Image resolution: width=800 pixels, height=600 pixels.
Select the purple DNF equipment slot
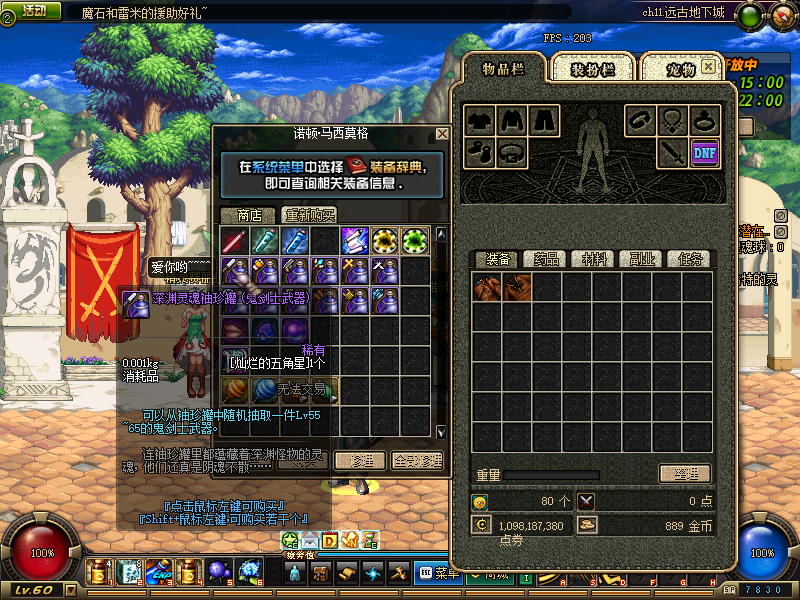[704, 152]
